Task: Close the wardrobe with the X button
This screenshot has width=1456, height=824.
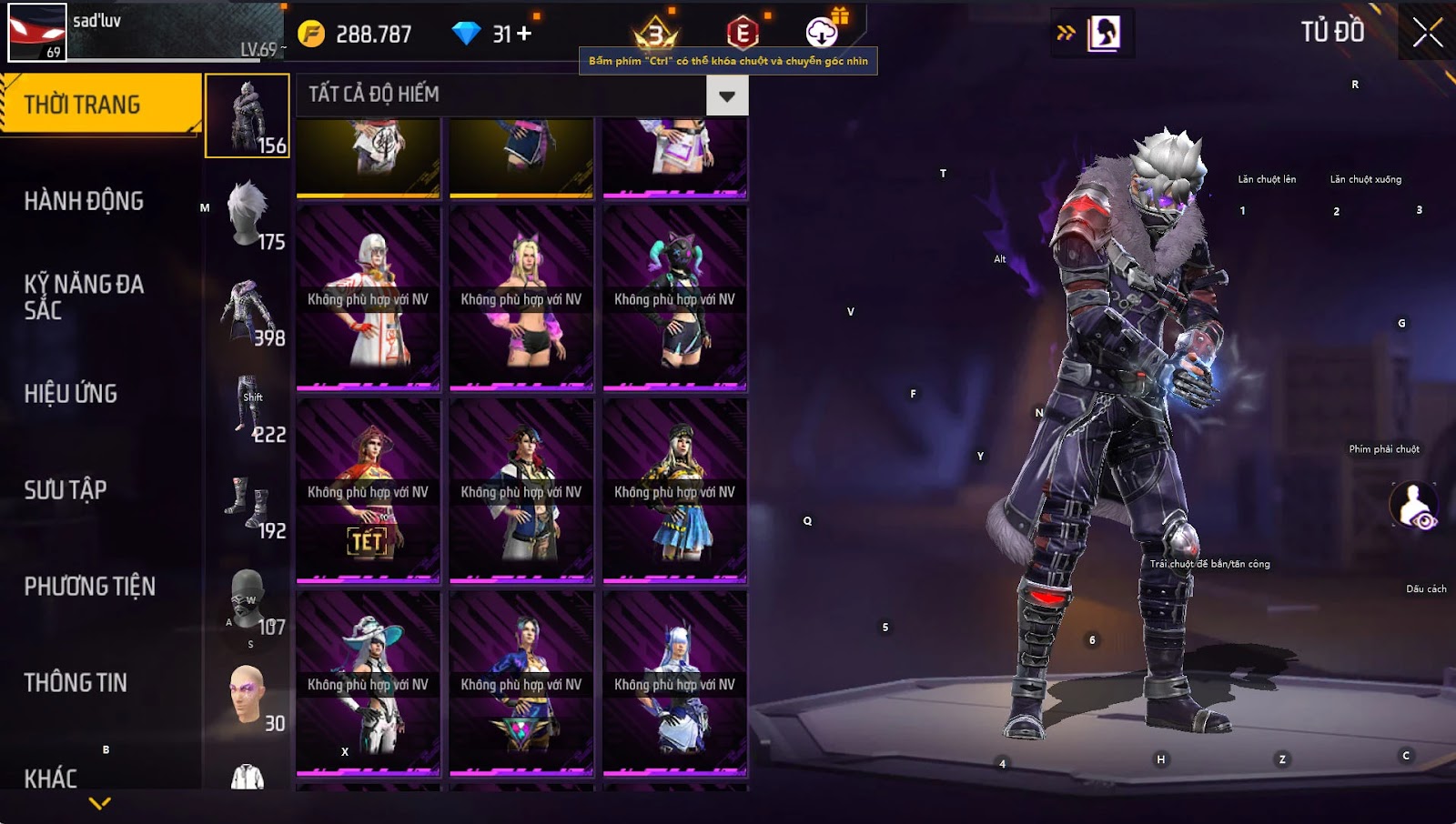Action: coord(1427,33)
